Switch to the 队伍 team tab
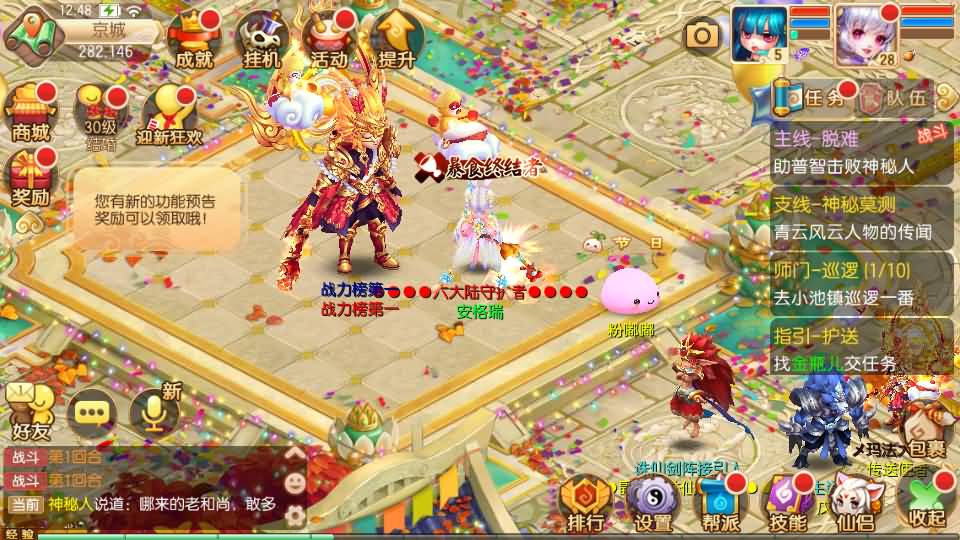The width and height of the screenshot is (960, 540). pyautogui.click(x=895, y=98)
